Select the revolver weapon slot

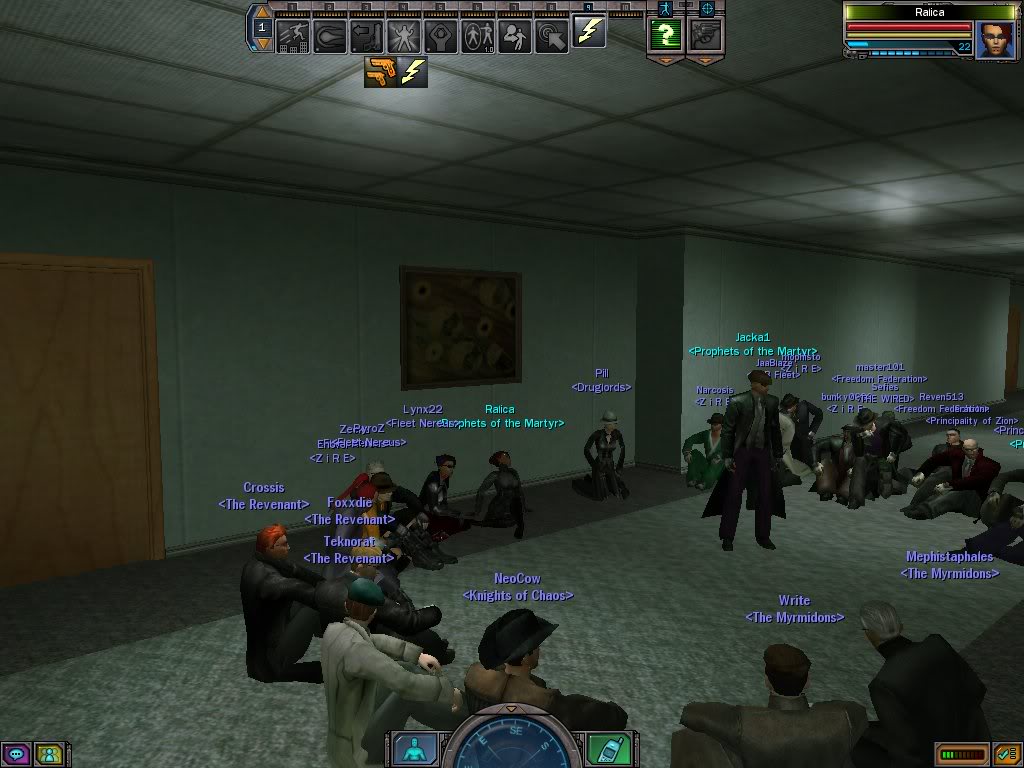pyautogui.click(x=706, y=36)
